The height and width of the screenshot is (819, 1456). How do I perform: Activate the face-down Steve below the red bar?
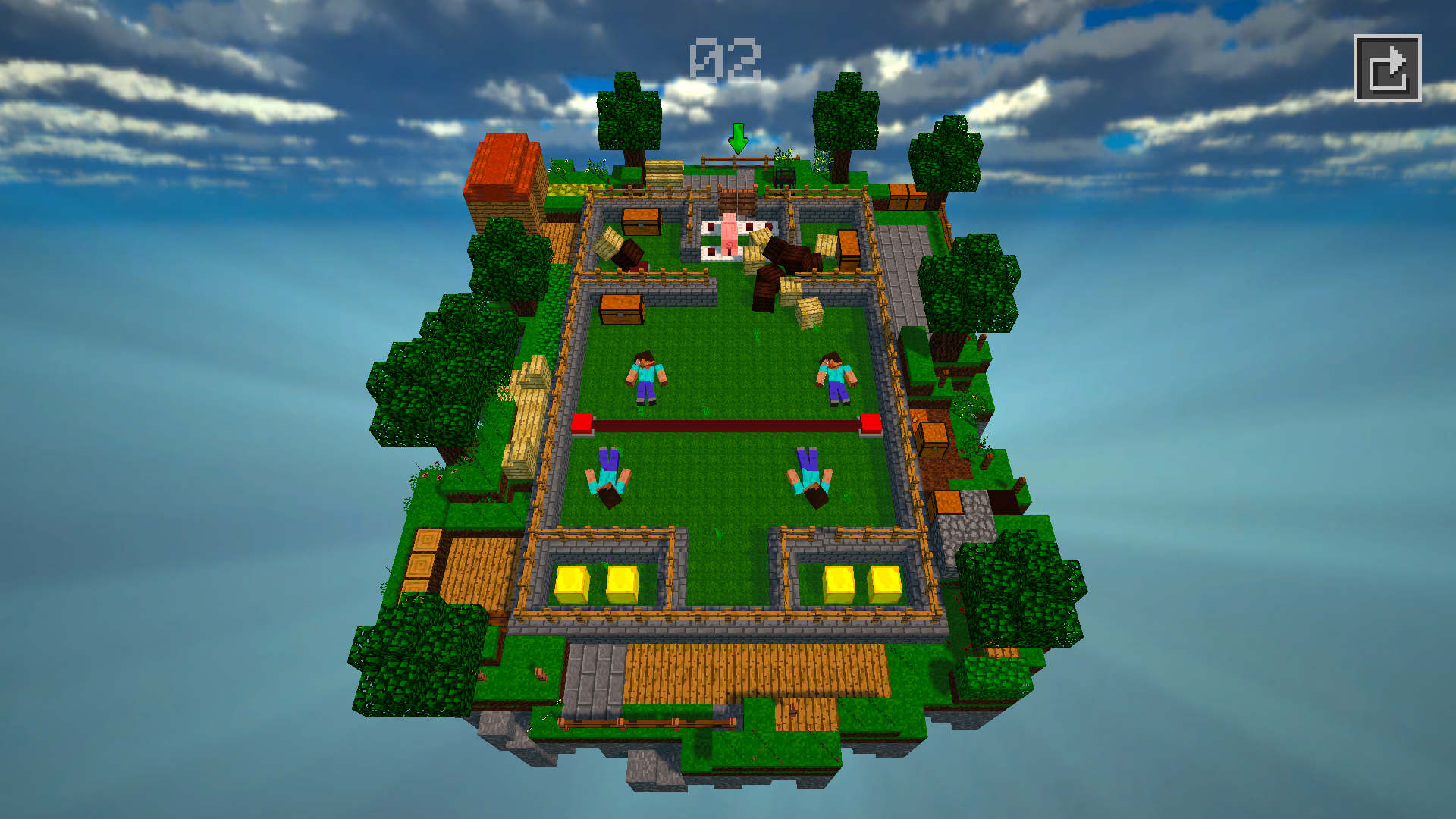607,474
